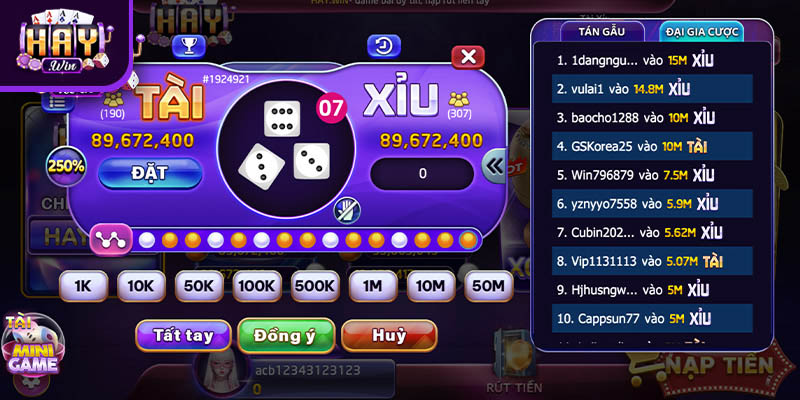This screenshot has height=400, width=800.
Task: Close the Tài Xỉu game window
Action: [467, 56]
